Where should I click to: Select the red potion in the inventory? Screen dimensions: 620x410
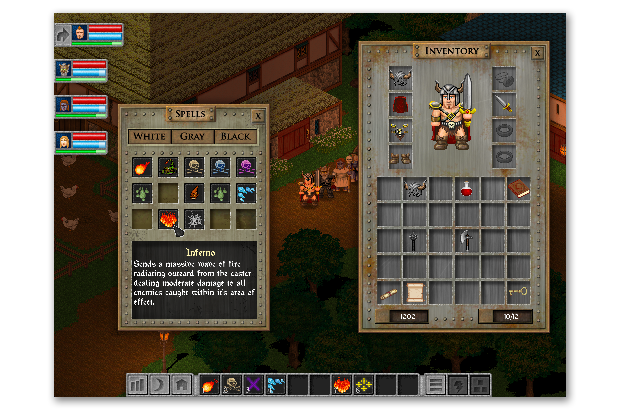[466, 187]
